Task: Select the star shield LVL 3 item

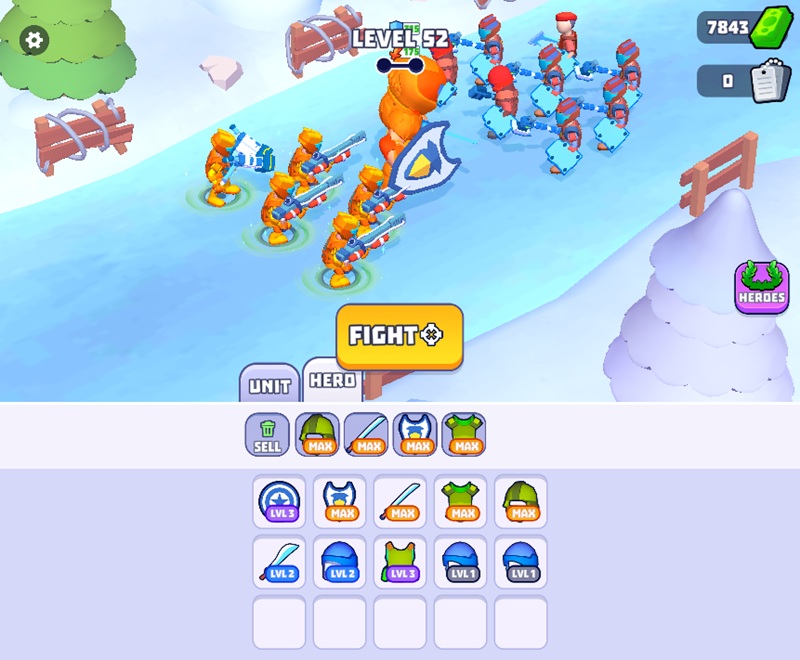Action: pyautogui.click(x=279, y=501)
